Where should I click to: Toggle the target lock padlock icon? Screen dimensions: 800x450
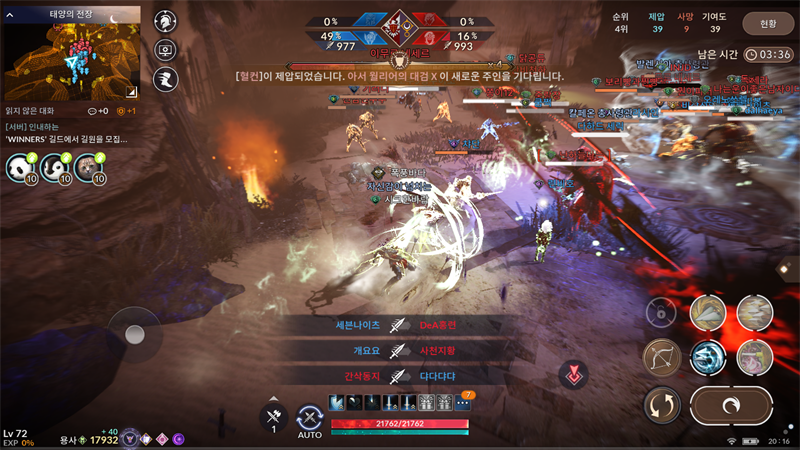click(x=661, y=312)
